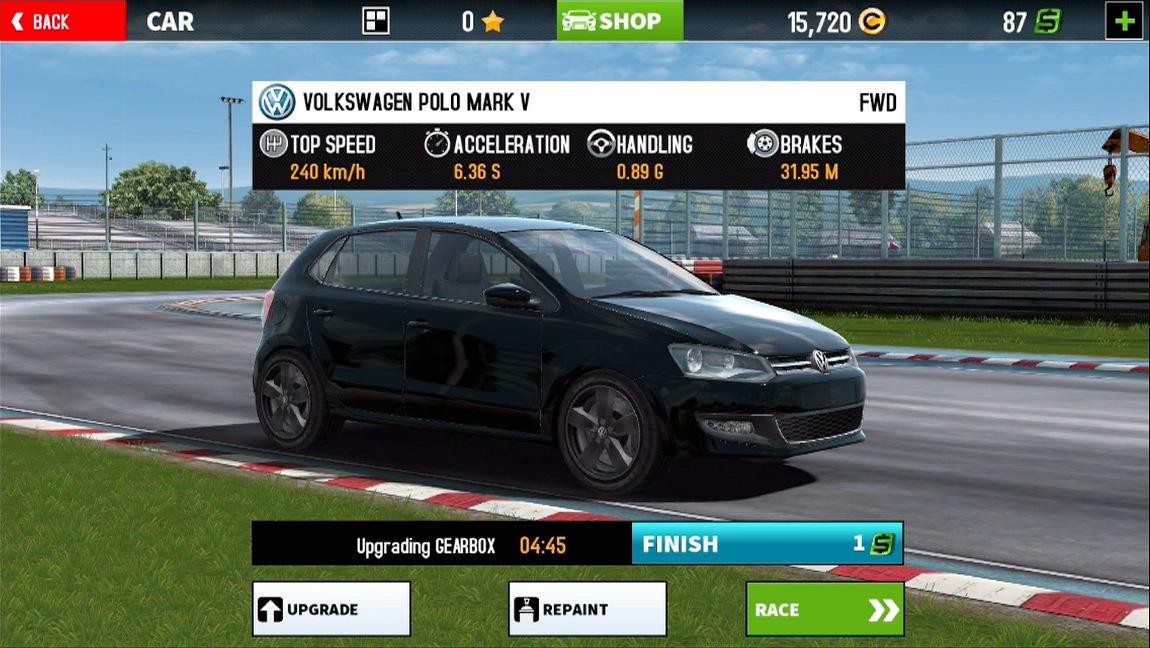Open the UPGRADE menu
Screen dimensions: 1150x648
(x=331, y=609)
